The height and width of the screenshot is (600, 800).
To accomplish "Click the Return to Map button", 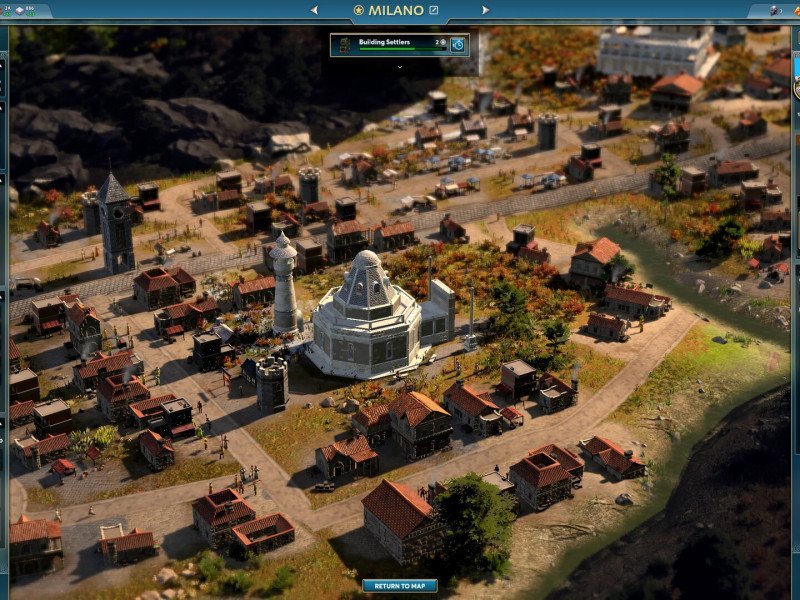I will coord(400,586).
